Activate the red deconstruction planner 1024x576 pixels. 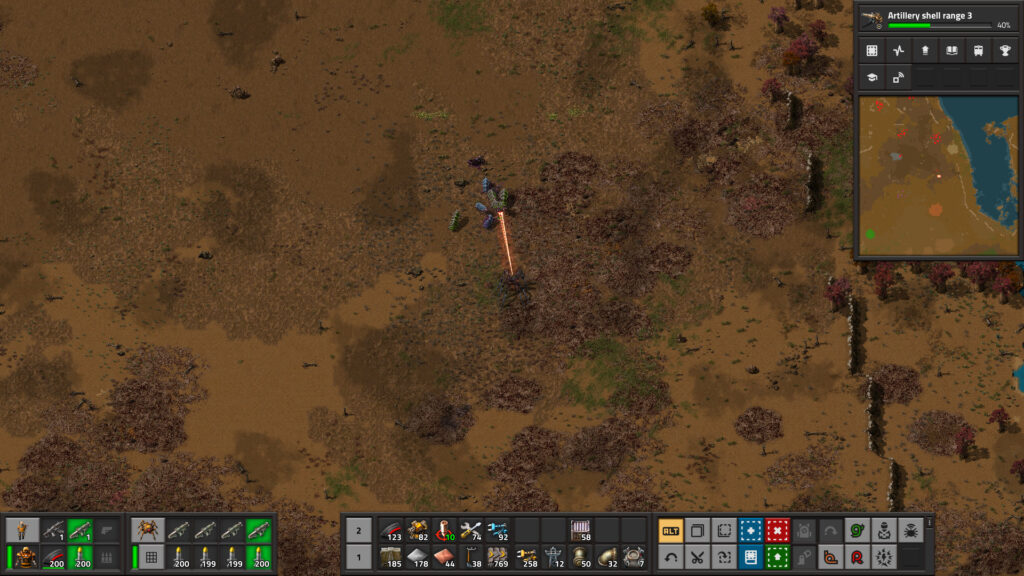click(777, 531)
